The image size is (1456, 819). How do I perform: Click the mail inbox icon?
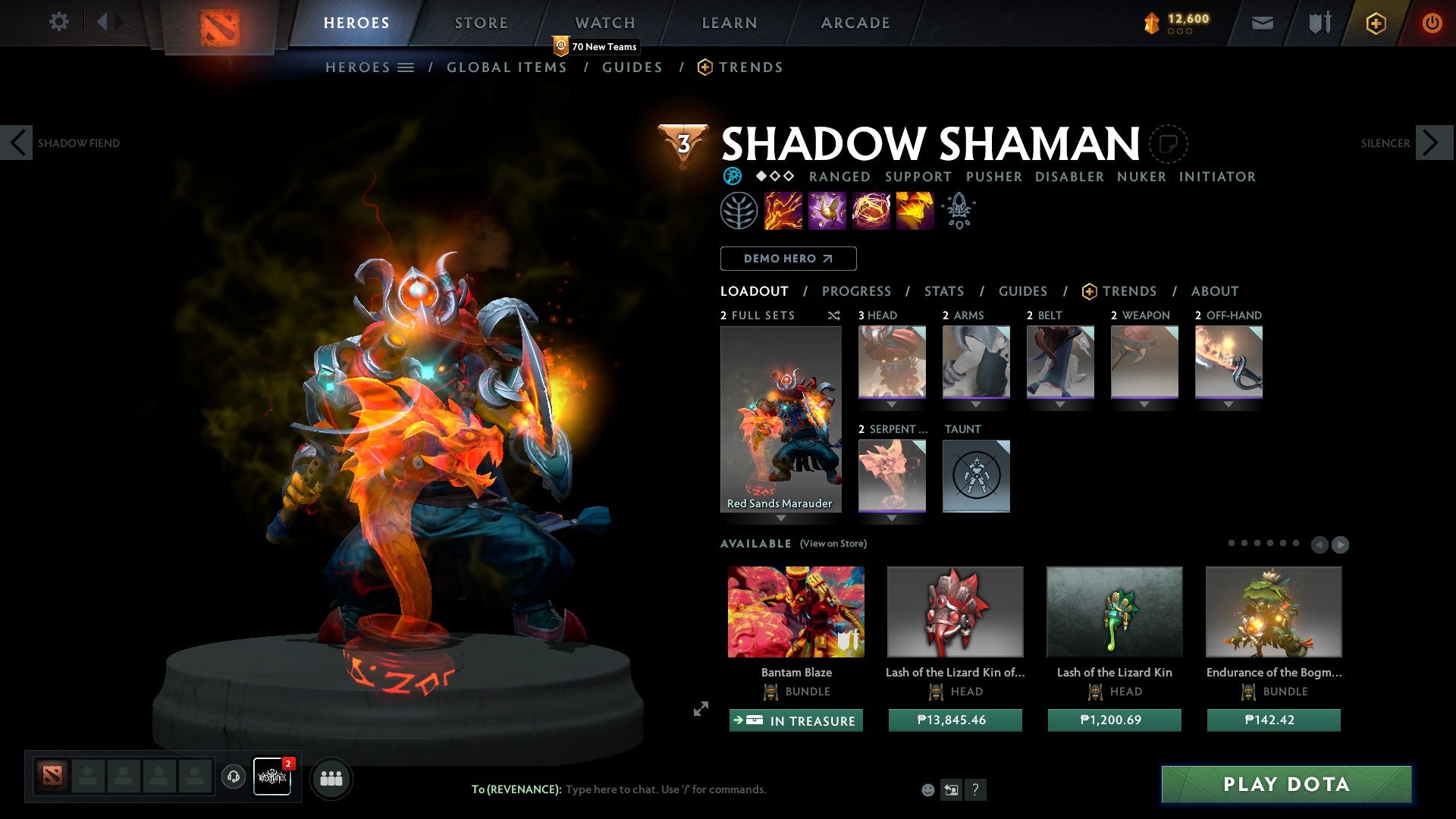pyautogui.click(x=1262, y=23)
